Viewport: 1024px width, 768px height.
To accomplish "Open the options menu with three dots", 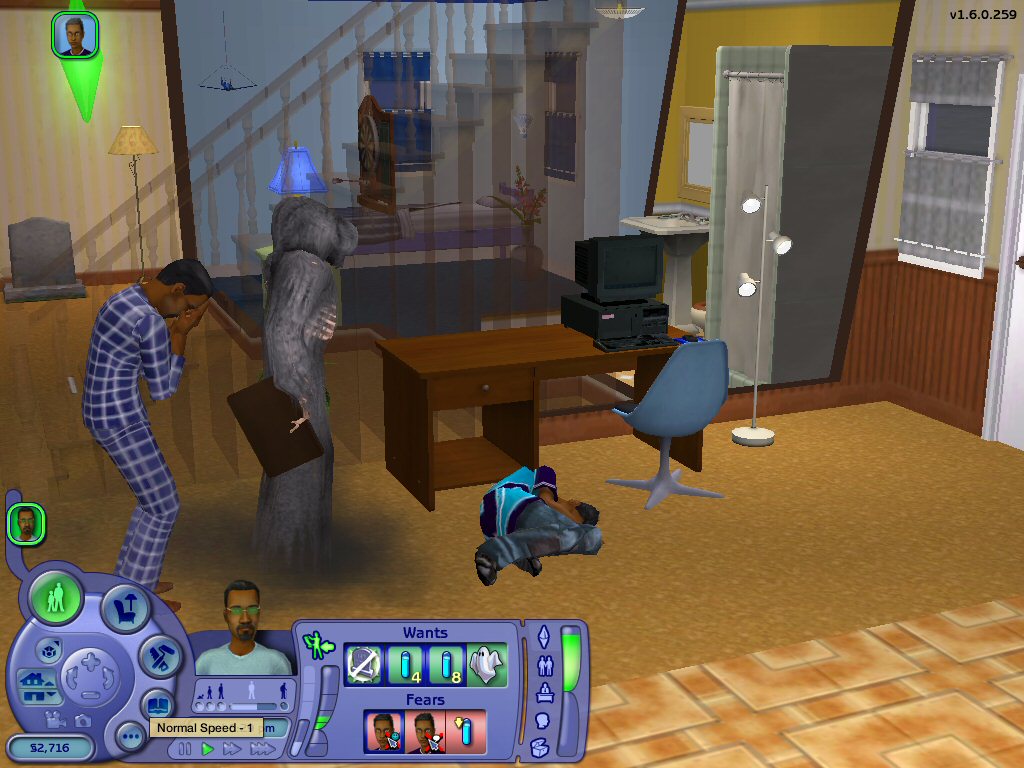I will pyautogui.click(x=131, y=737).
